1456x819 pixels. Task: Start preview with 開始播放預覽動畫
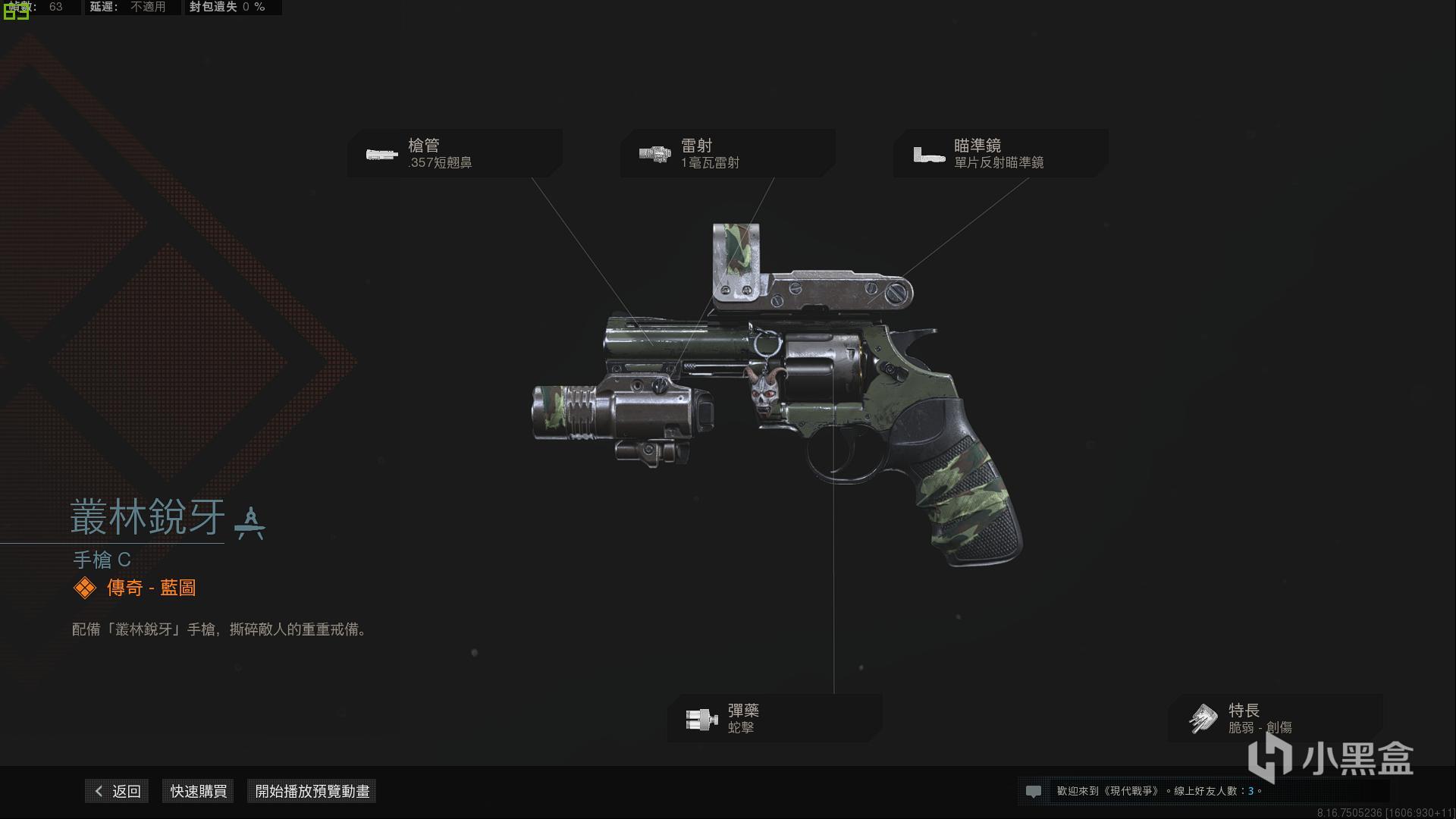coord(311,791)
